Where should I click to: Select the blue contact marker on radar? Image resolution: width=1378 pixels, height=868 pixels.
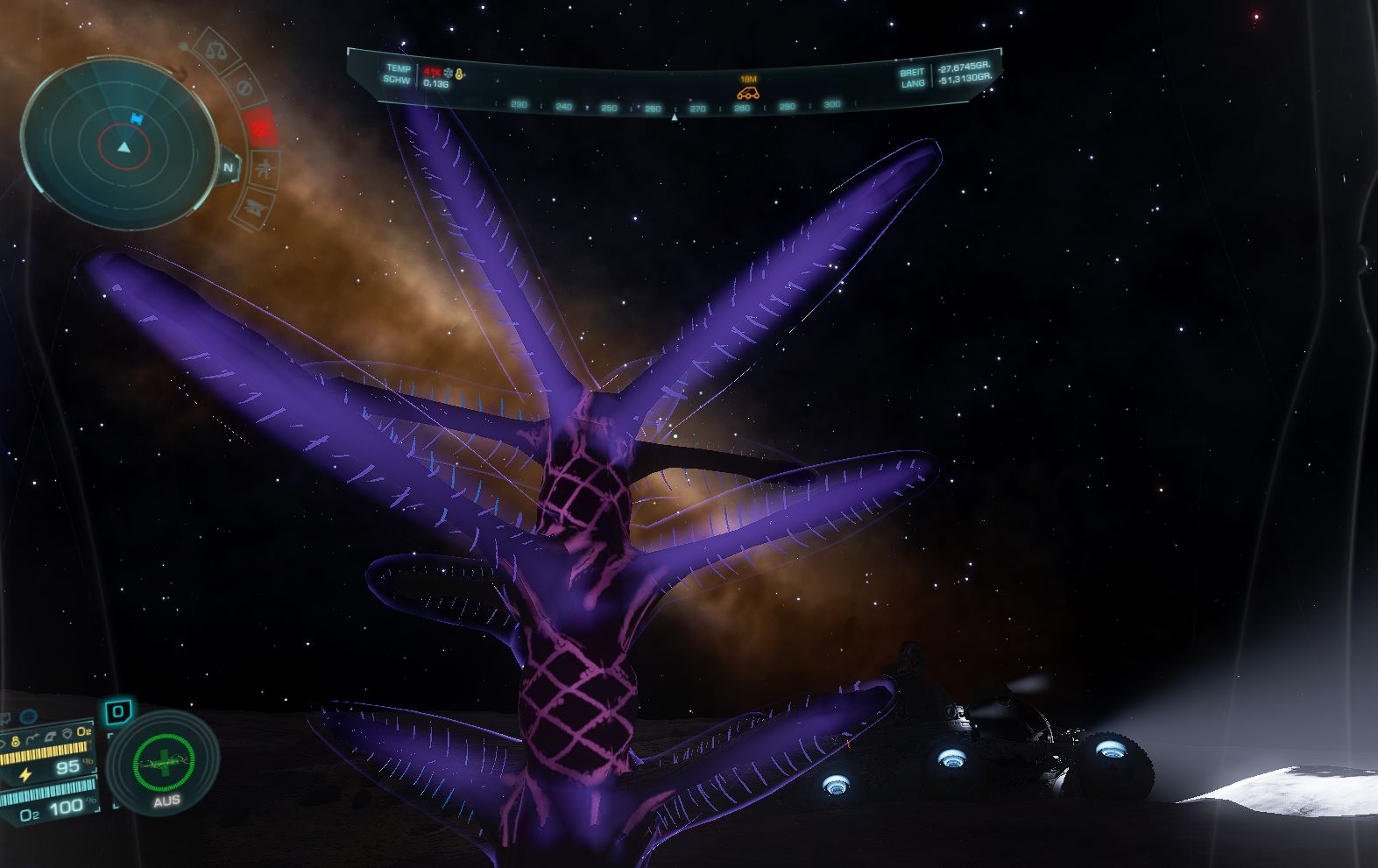coord(136,118)
